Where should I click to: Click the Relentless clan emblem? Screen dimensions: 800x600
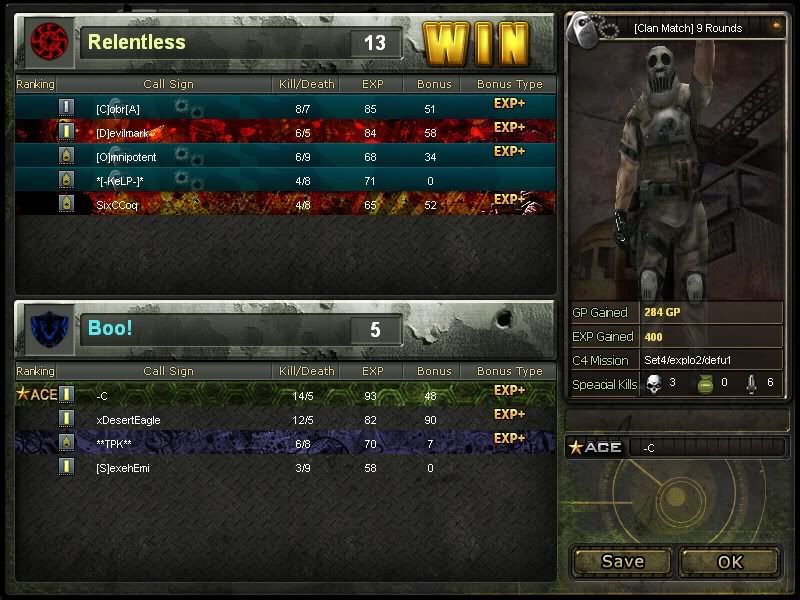pos(48,42)
